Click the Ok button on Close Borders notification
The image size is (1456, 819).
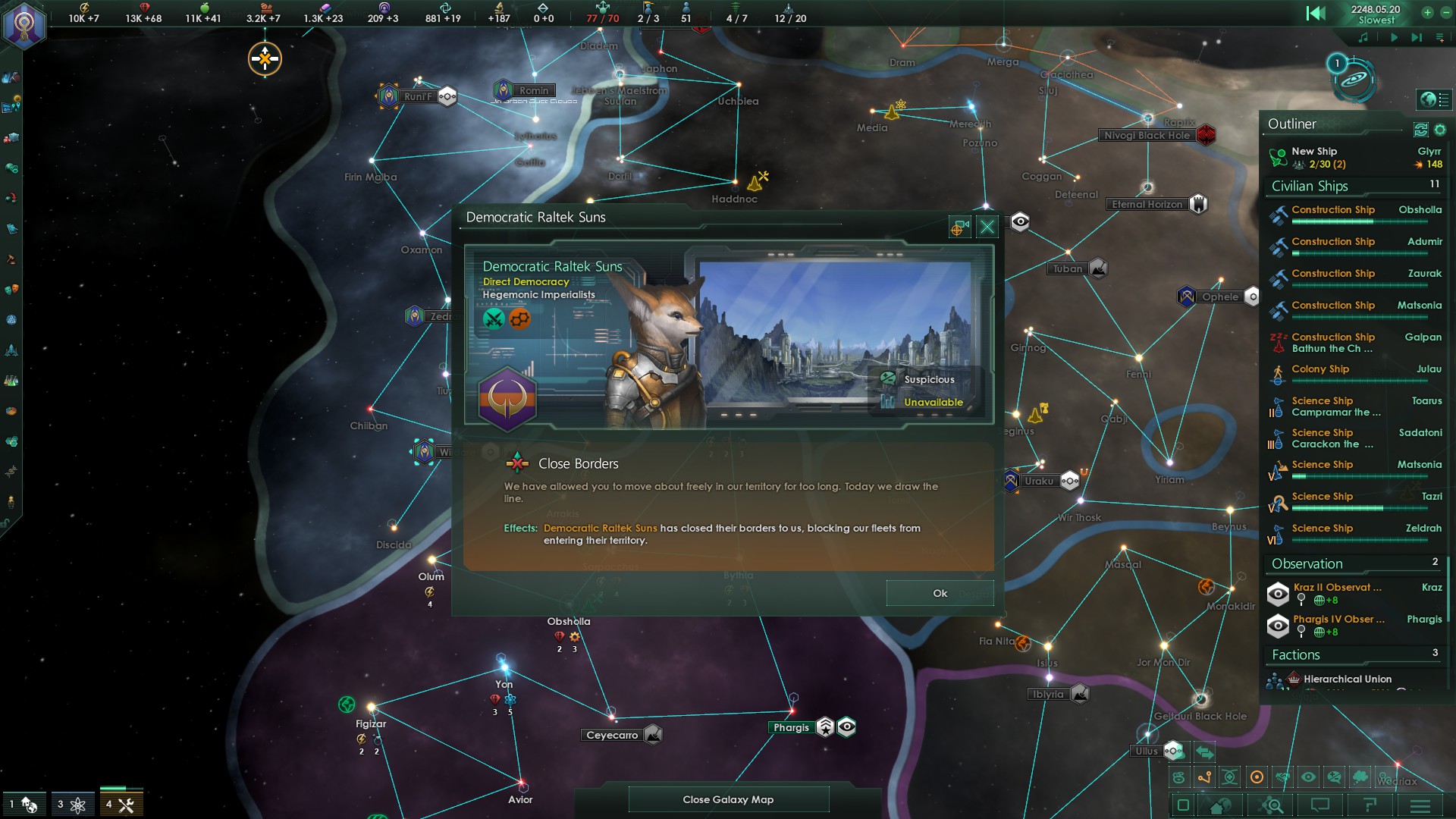940,593
